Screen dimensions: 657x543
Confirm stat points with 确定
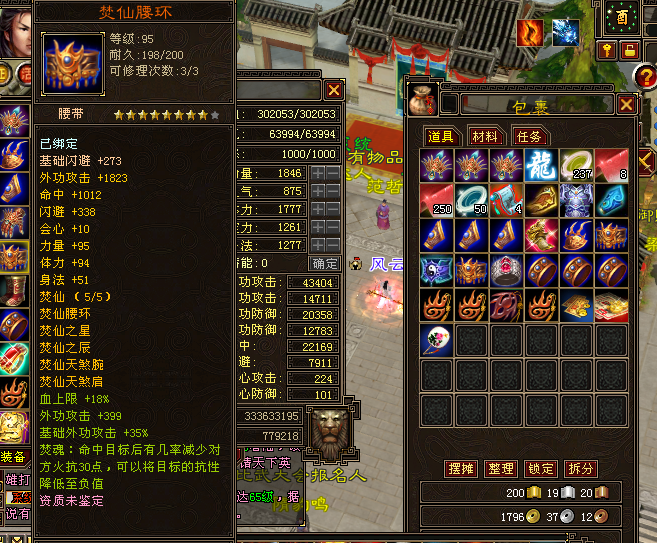[325, 263]
